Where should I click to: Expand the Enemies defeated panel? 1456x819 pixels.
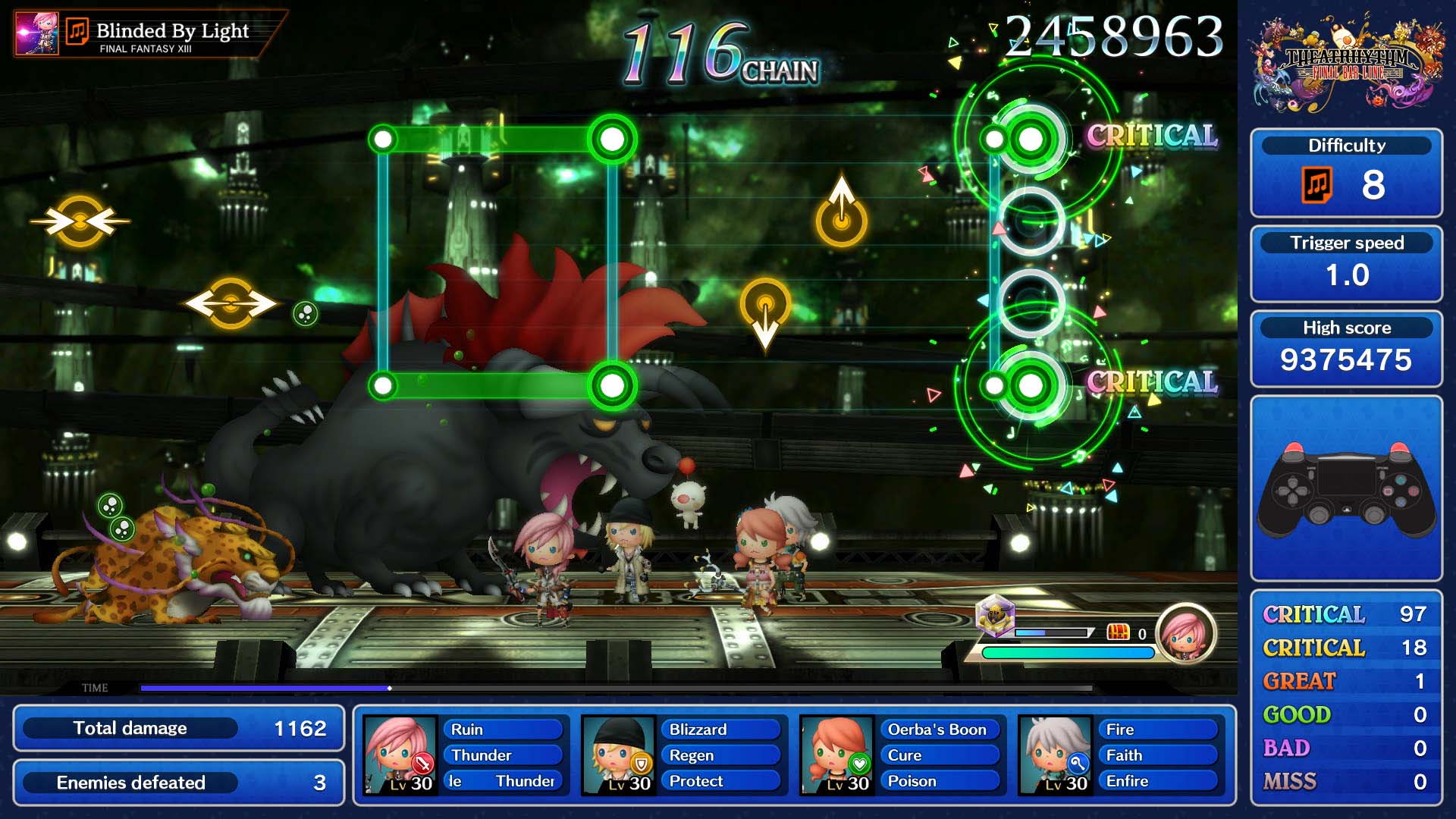pos(178,783)
